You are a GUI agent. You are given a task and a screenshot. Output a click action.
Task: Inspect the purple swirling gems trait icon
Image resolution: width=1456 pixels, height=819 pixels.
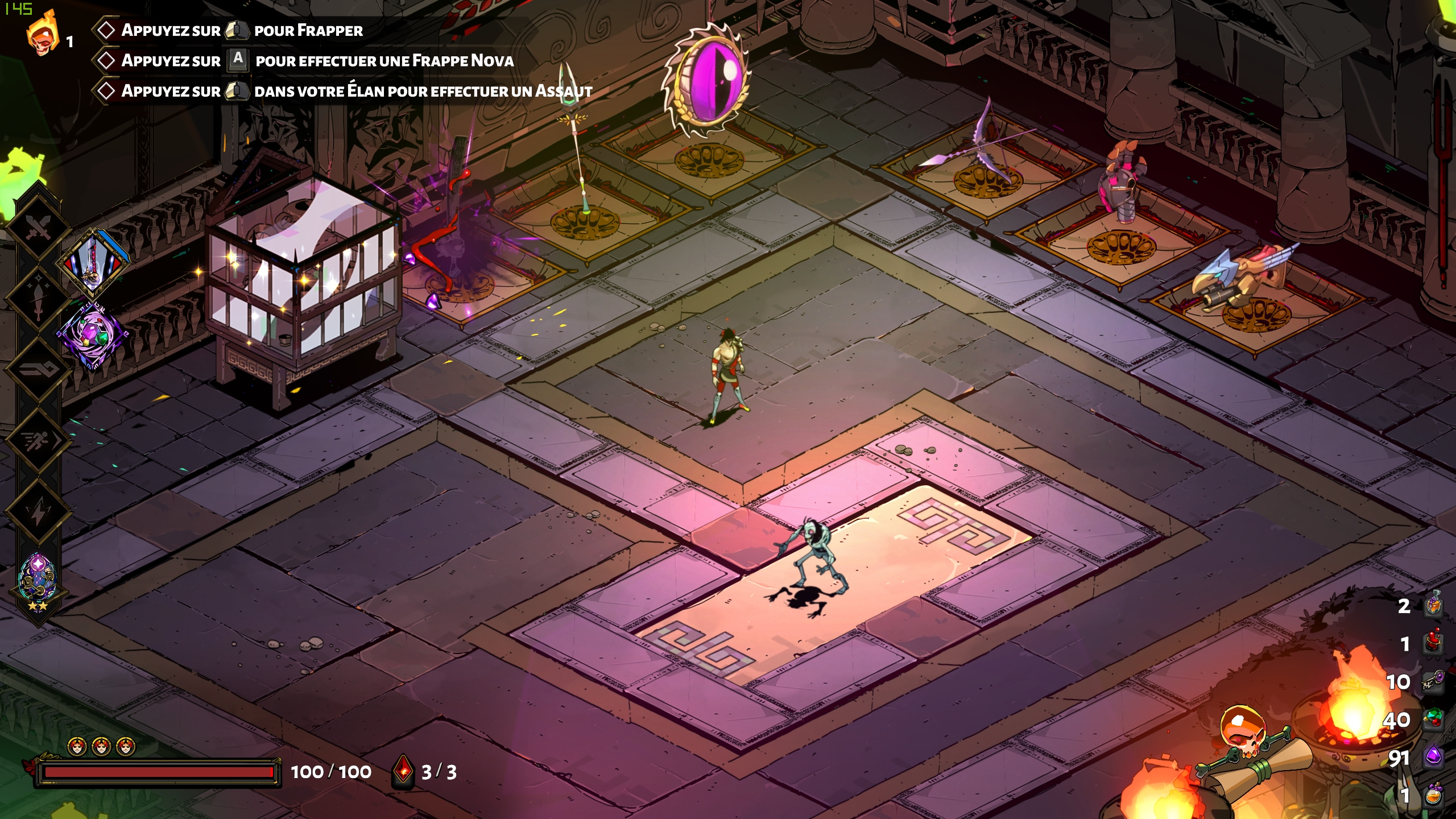tap(92, 336)
